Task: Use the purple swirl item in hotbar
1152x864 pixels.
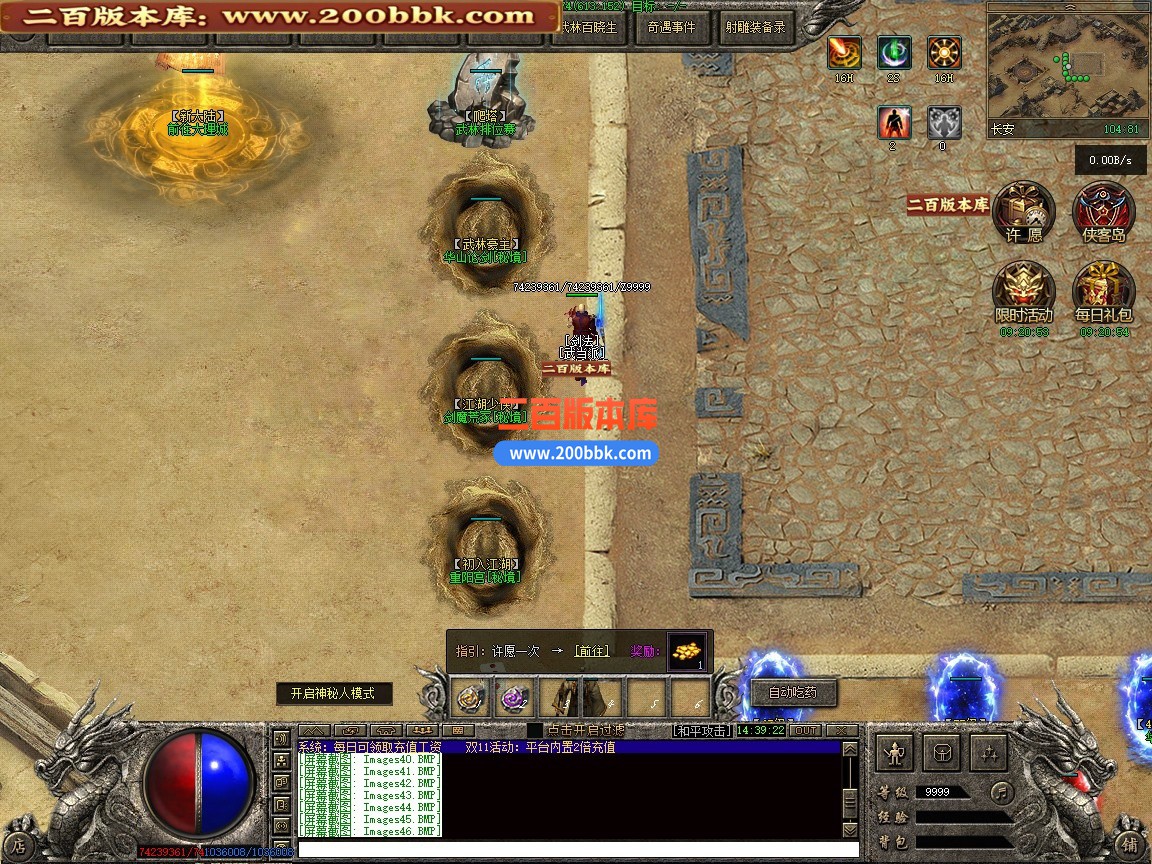Action: [x=516, y=697]
